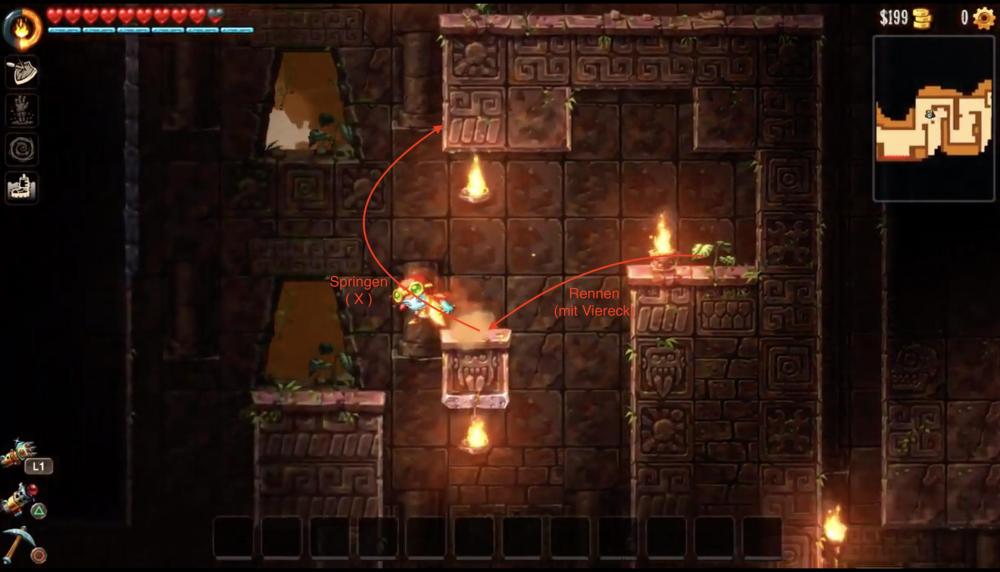Click the orange cog counter icon
Viewport: 1000px width, 572px height.
tap(984, 17)
